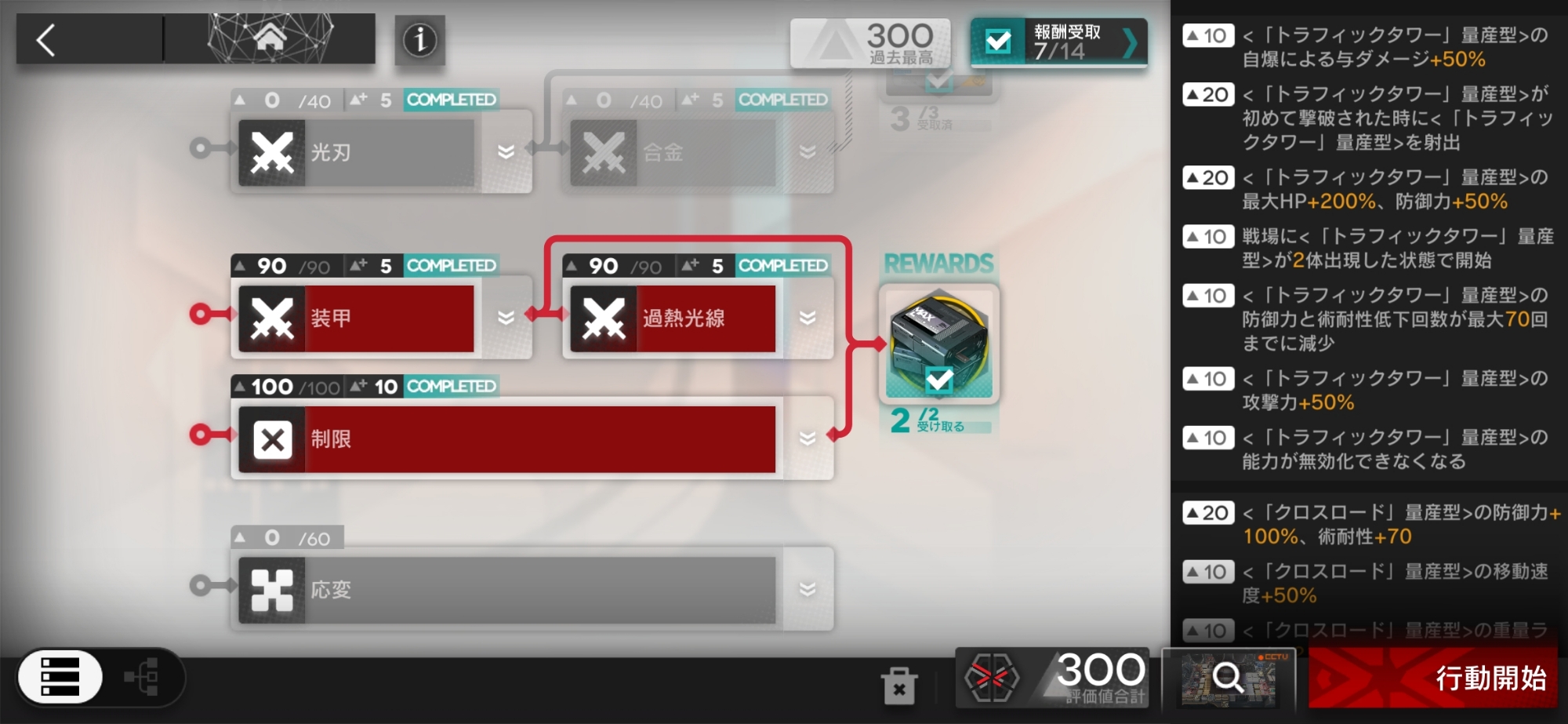The height and width of the screenshot is (724, 1568).
Task: Select the 合金 contract
Action: coord(674,152)
